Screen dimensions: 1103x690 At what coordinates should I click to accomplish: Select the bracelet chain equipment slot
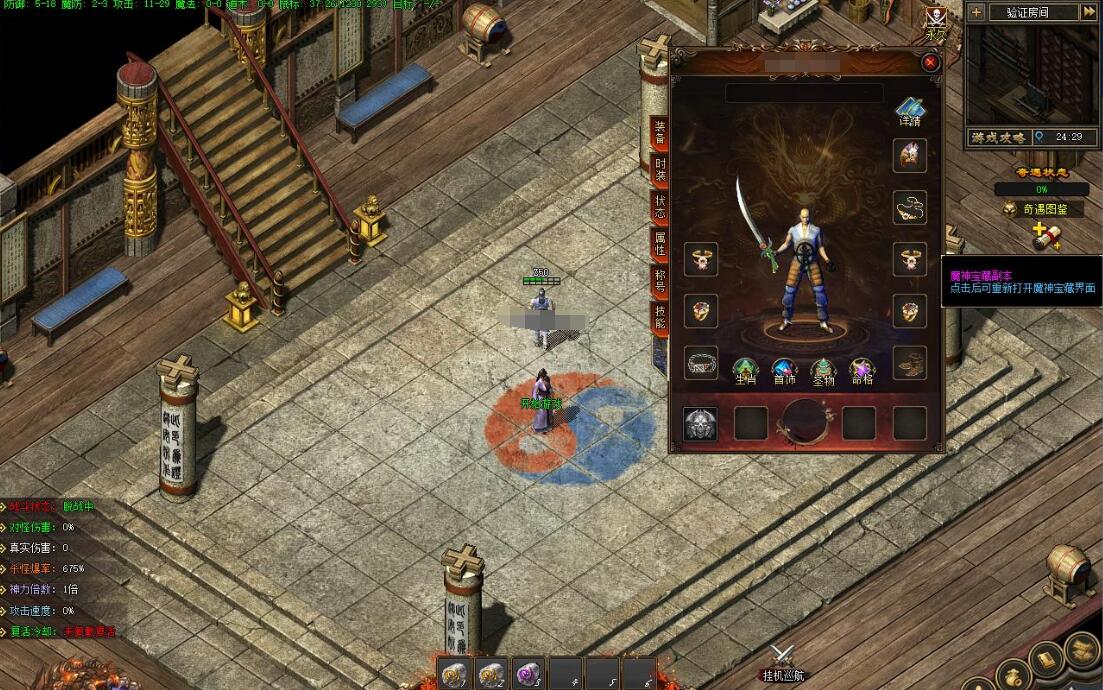point(701,363)
